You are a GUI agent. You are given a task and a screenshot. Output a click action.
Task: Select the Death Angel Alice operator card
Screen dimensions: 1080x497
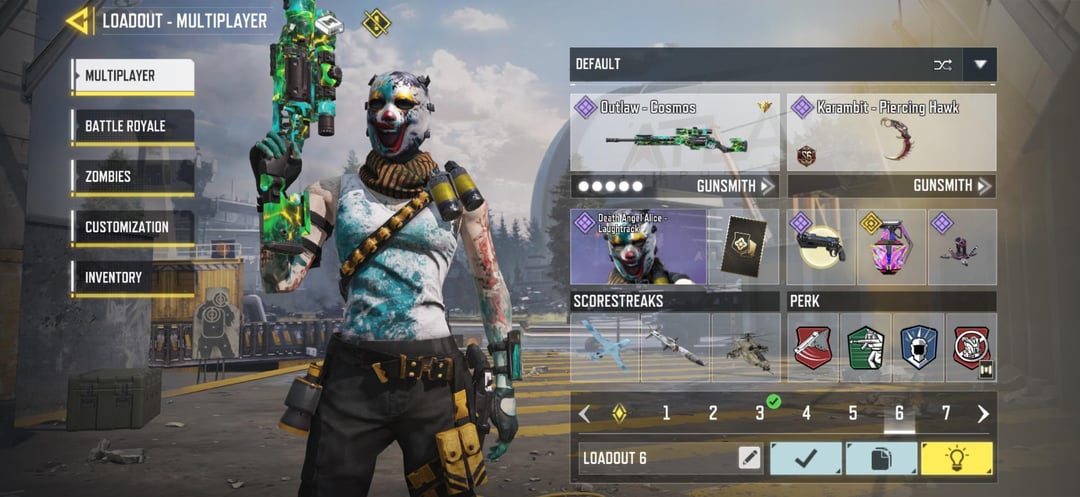(639, 246)
